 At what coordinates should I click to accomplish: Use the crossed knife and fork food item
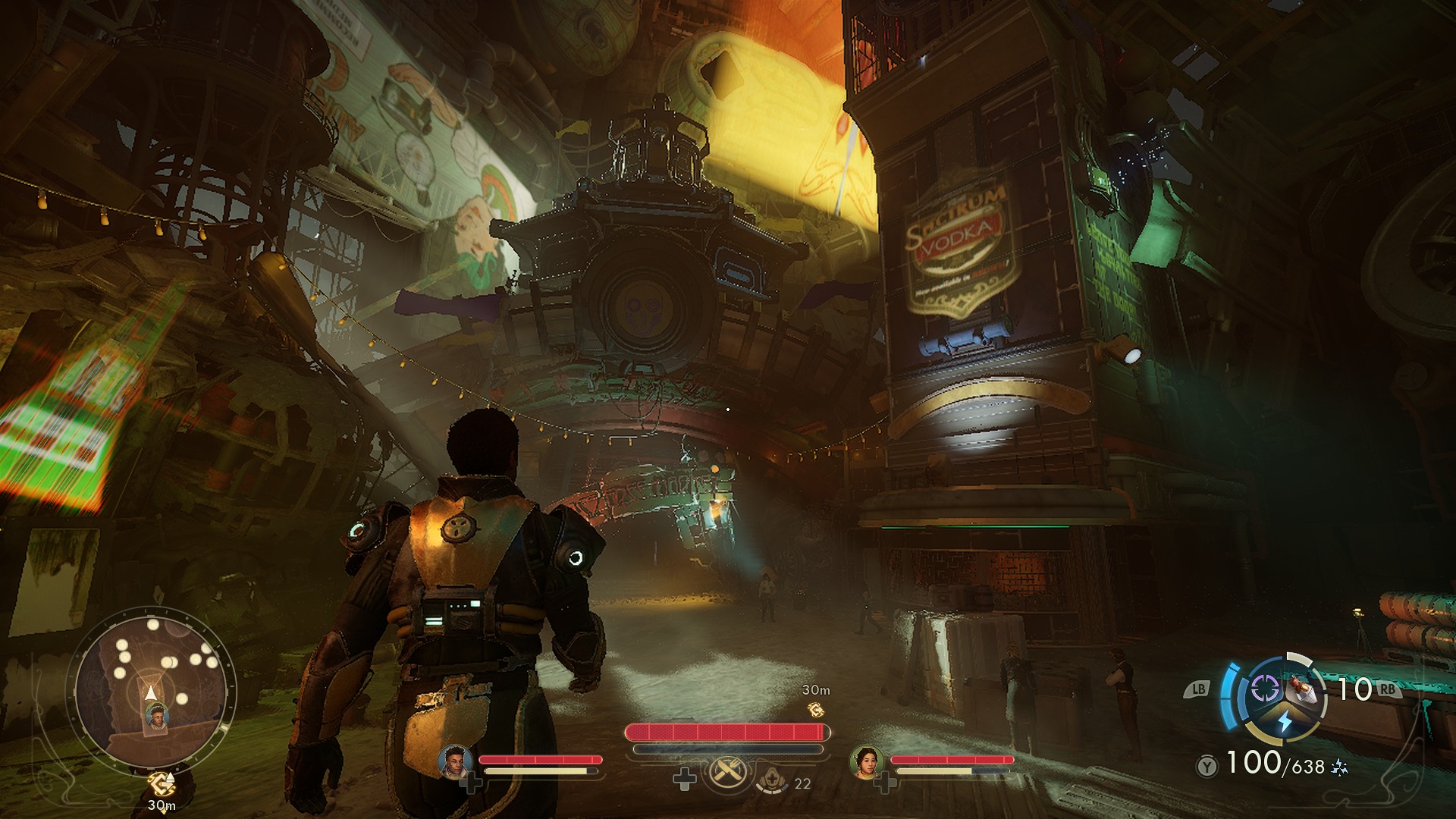click(x=727, y=774)
